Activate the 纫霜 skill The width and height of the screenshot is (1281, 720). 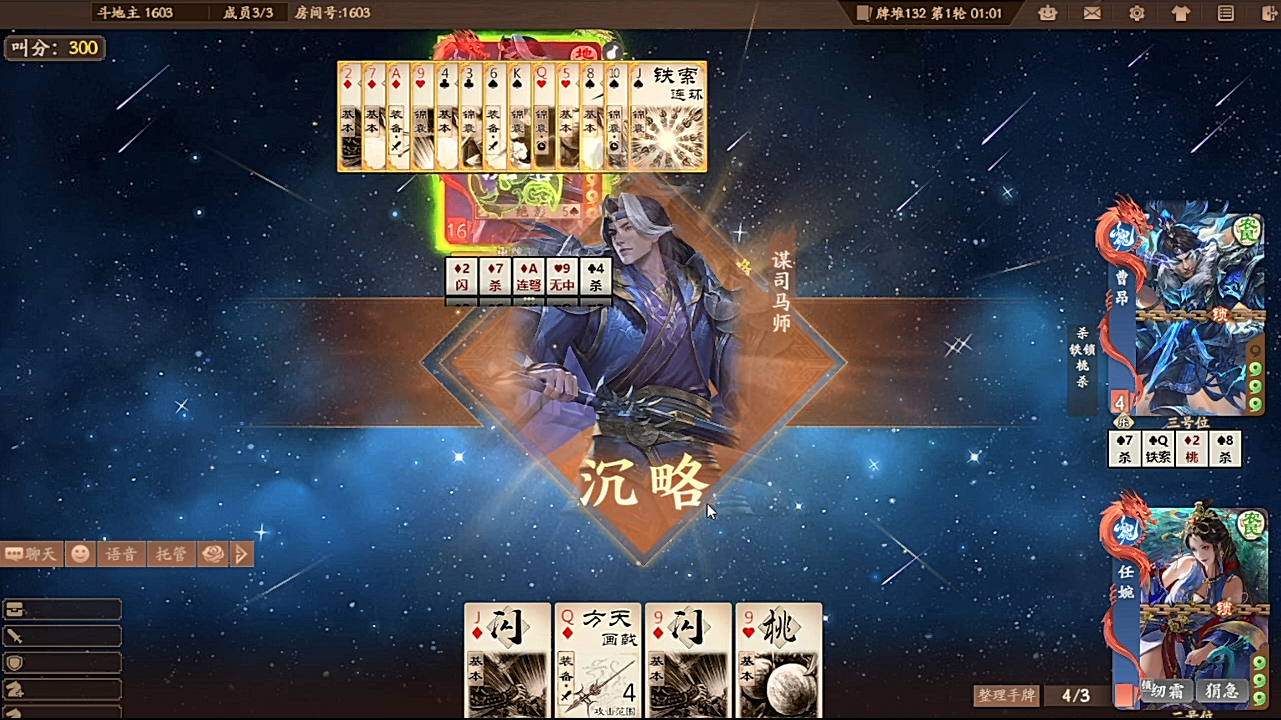click(x=1167, y=691)
